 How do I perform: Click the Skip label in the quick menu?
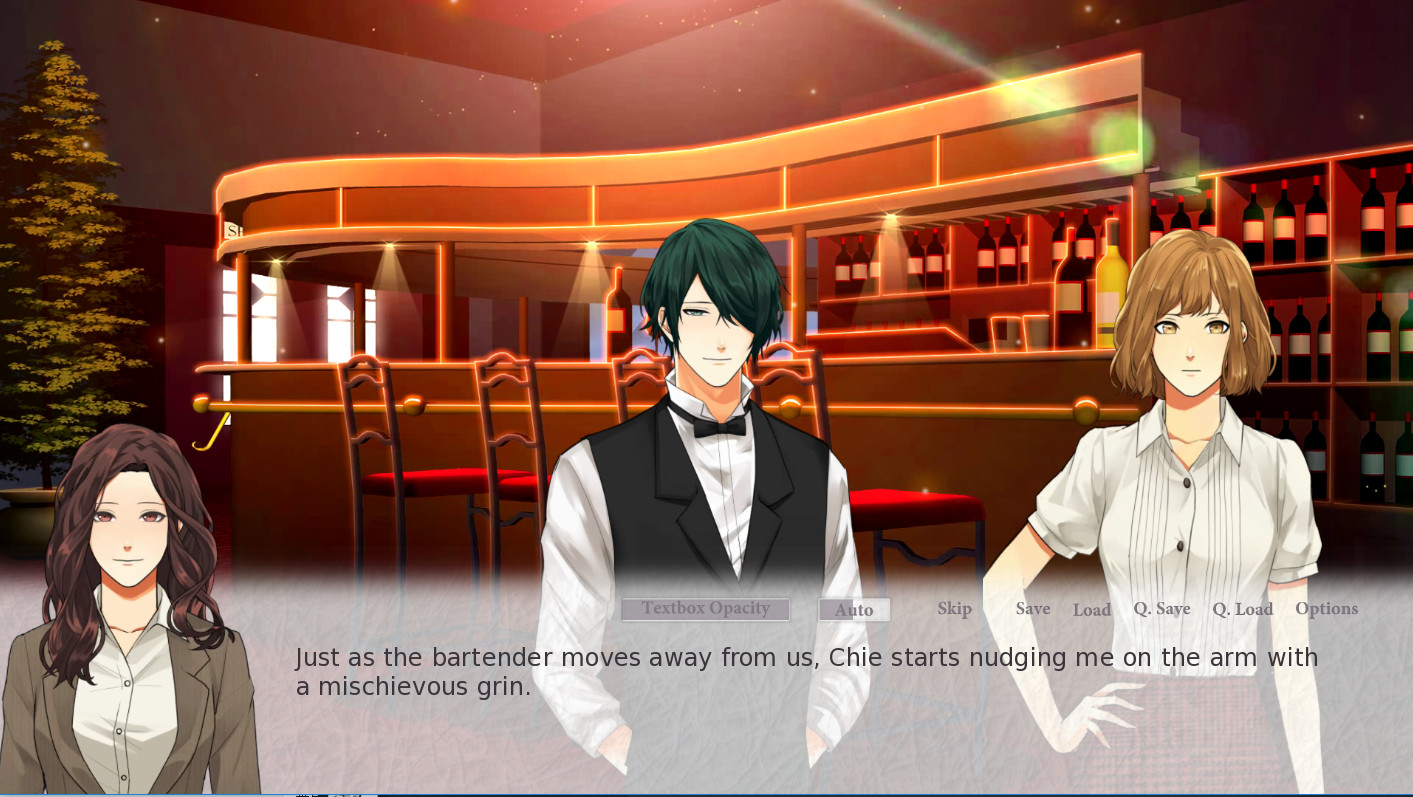[x=953, y=608]
